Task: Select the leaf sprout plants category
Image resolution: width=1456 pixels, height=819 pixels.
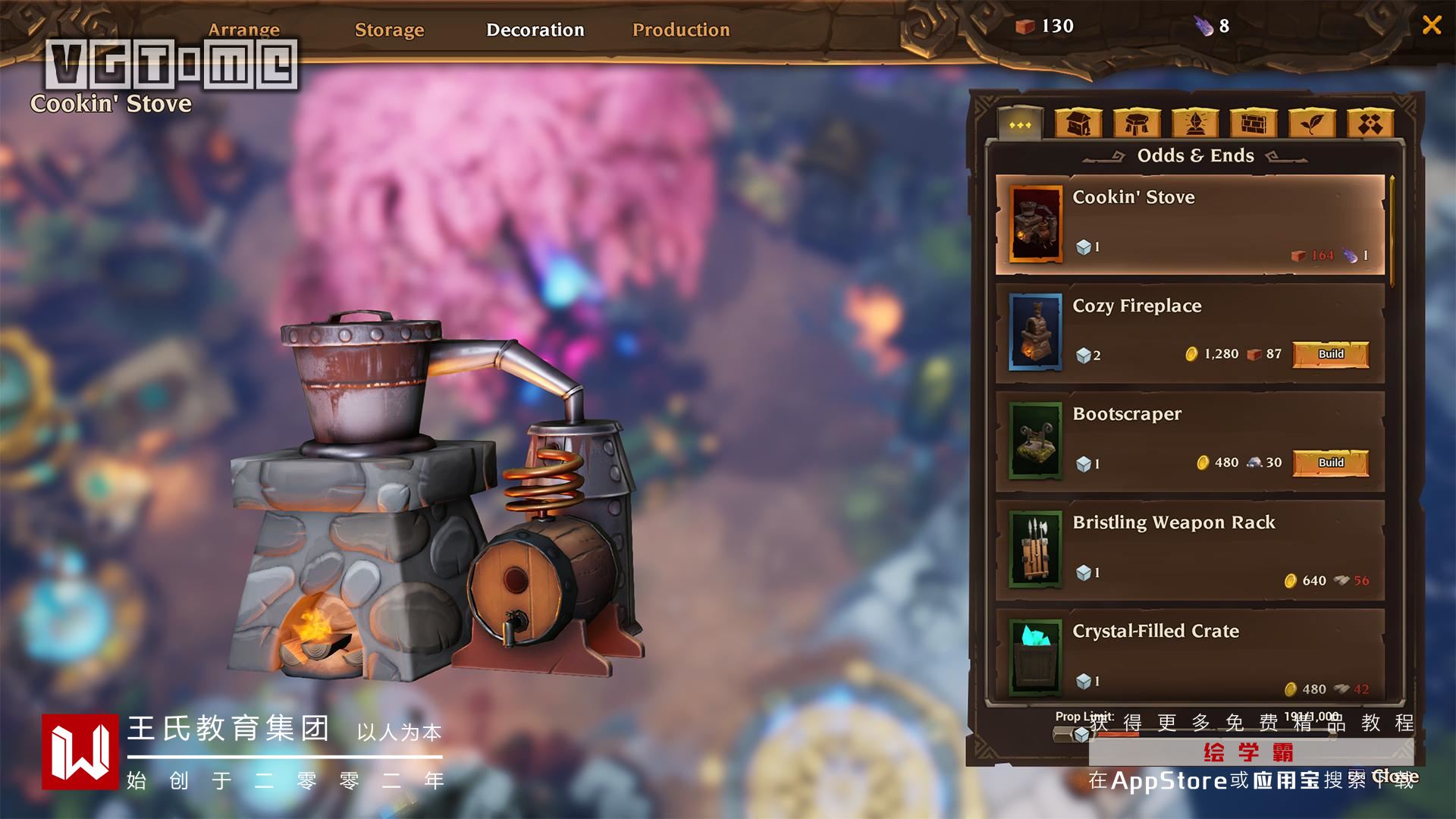Action: click(1312, 124)
